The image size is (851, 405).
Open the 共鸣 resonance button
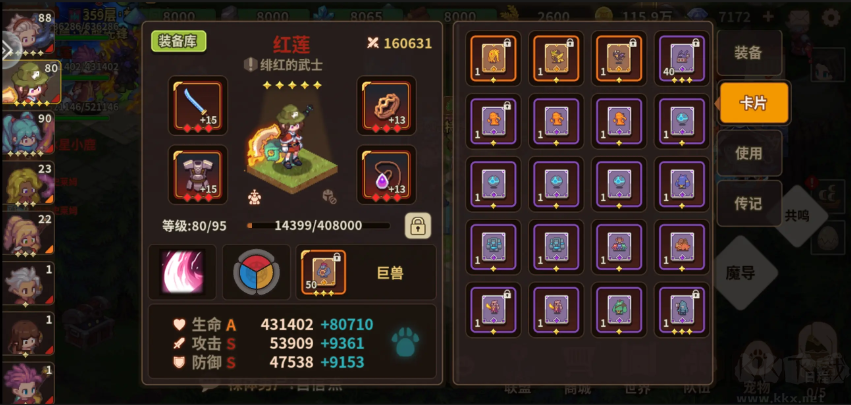[796, 214]
